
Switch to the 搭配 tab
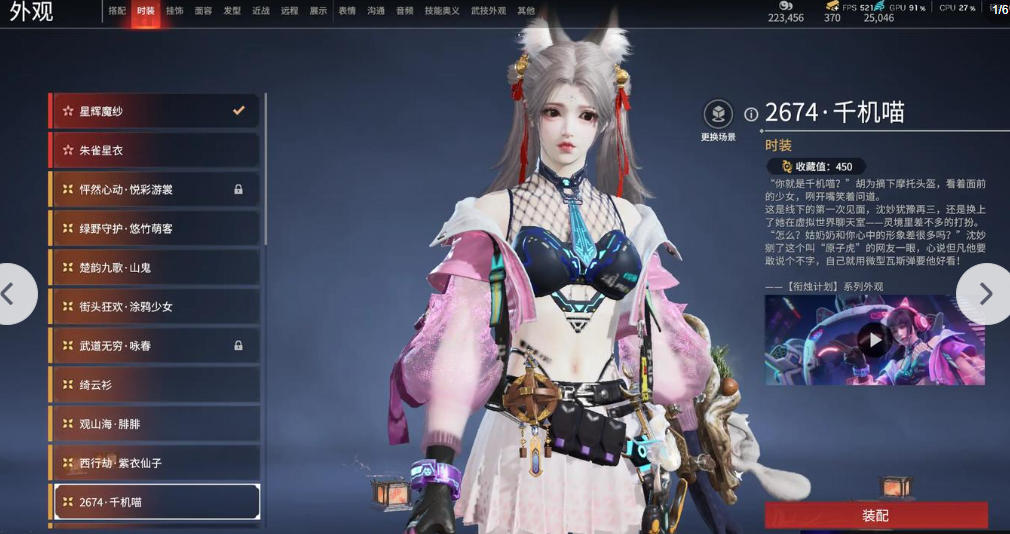point(117,11)
